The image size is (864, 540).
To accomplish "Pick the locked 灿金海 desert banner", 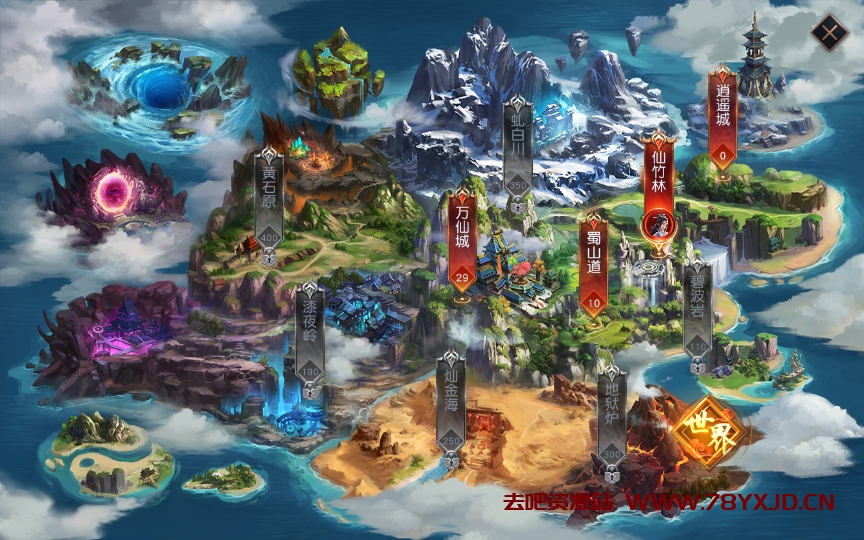I will point(452,405).
